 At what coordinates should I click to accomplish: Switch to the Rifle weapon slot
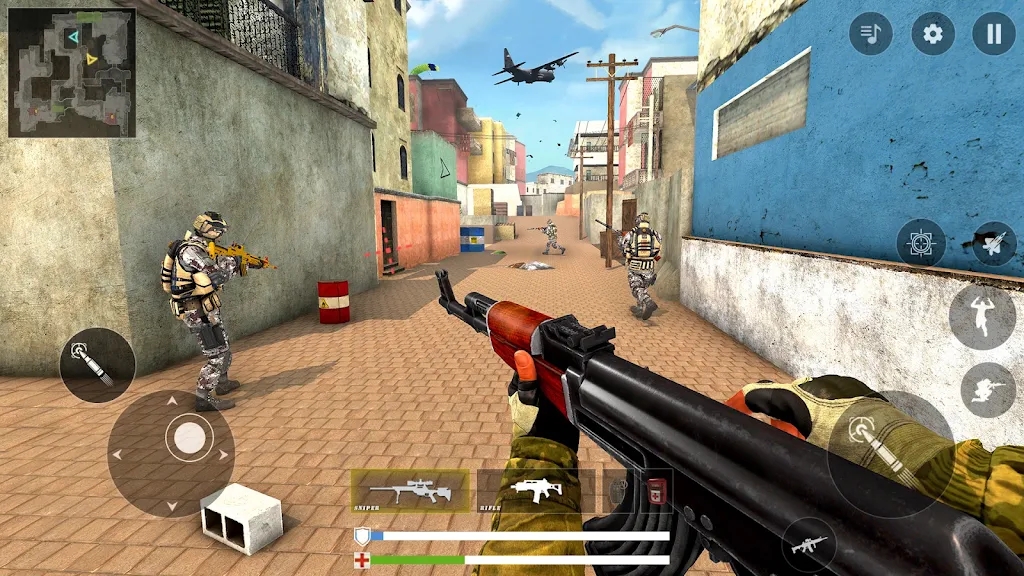pyautogui.click(x=535, y=491)
